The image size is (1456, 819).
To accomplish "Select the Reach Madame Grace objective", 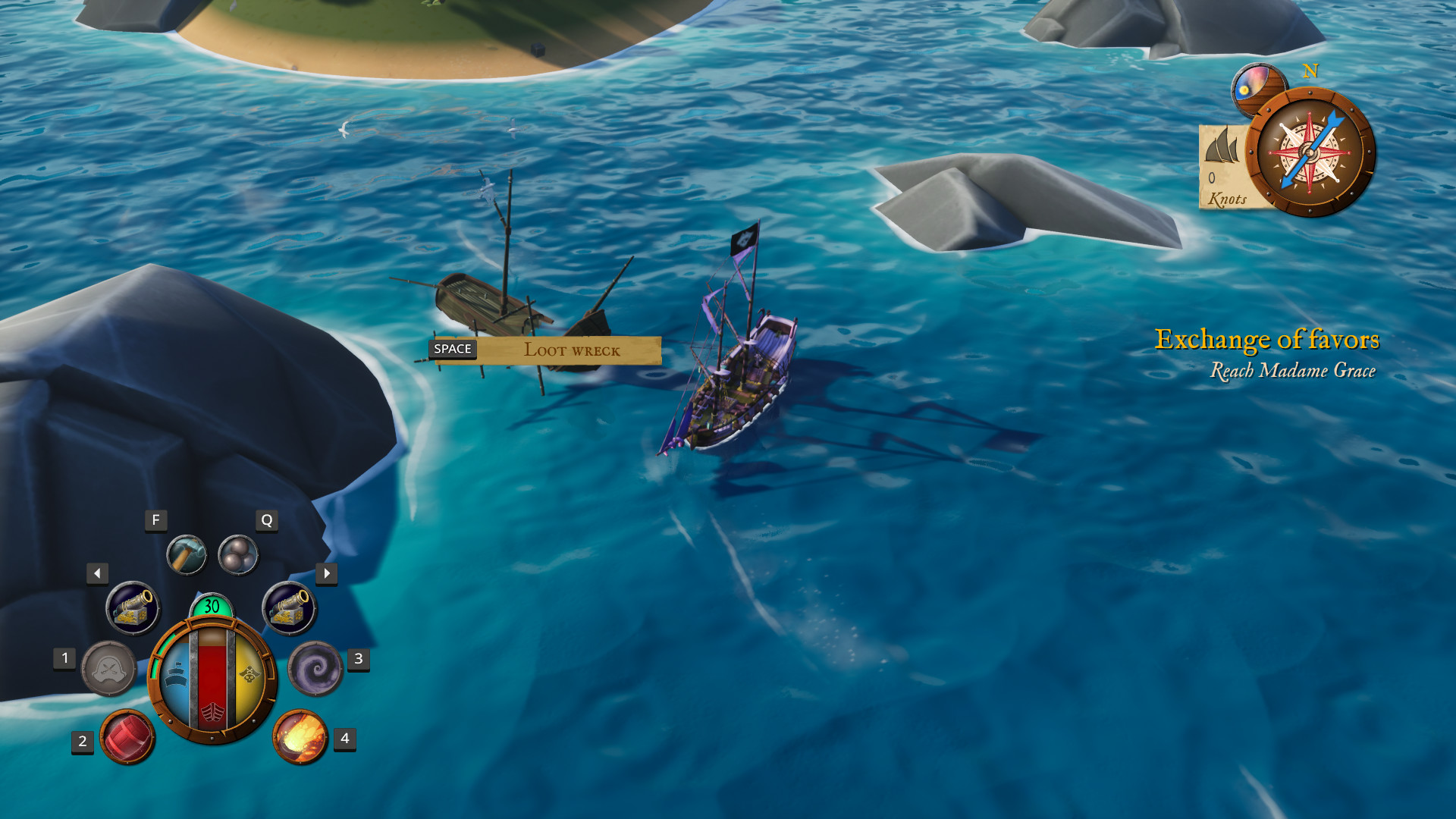I will point(1293,371).
